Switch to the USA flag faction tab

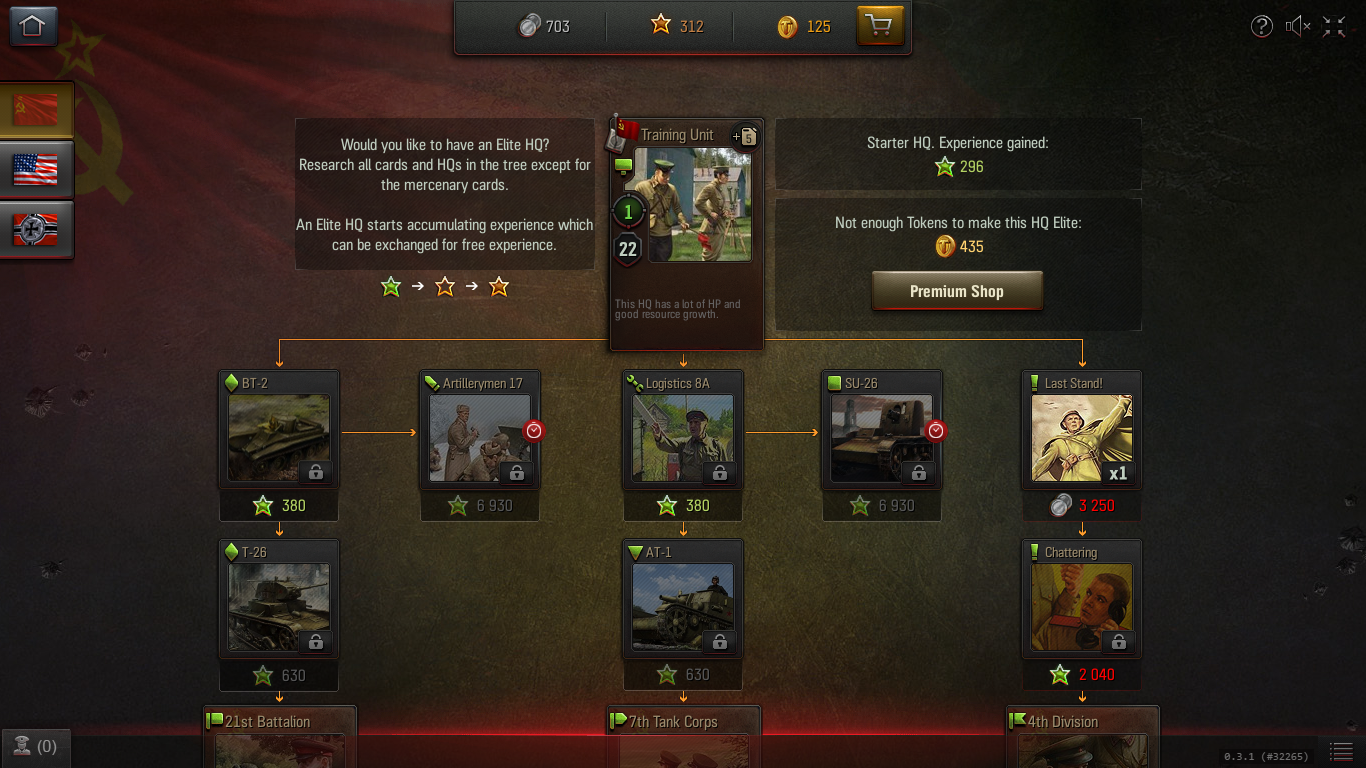point(35,168)
